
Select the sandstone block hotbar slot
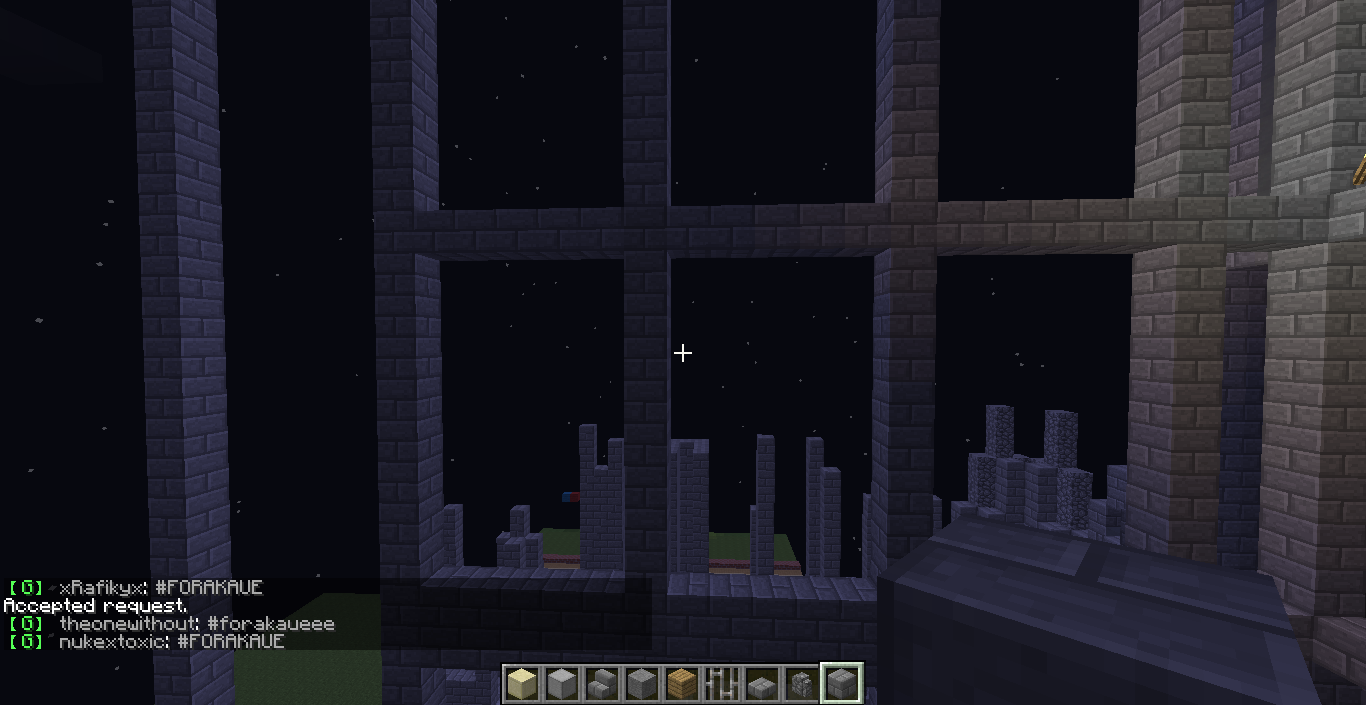click(521, 684)
